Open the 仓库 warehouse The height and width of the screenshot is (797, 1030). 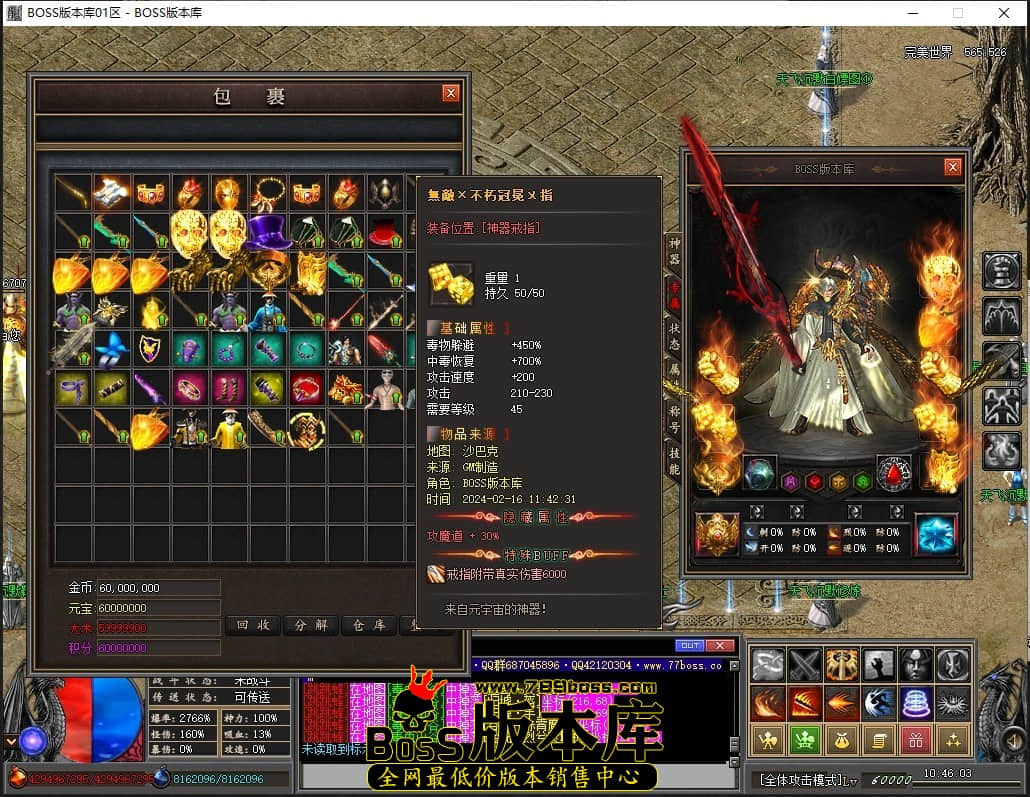368,625
